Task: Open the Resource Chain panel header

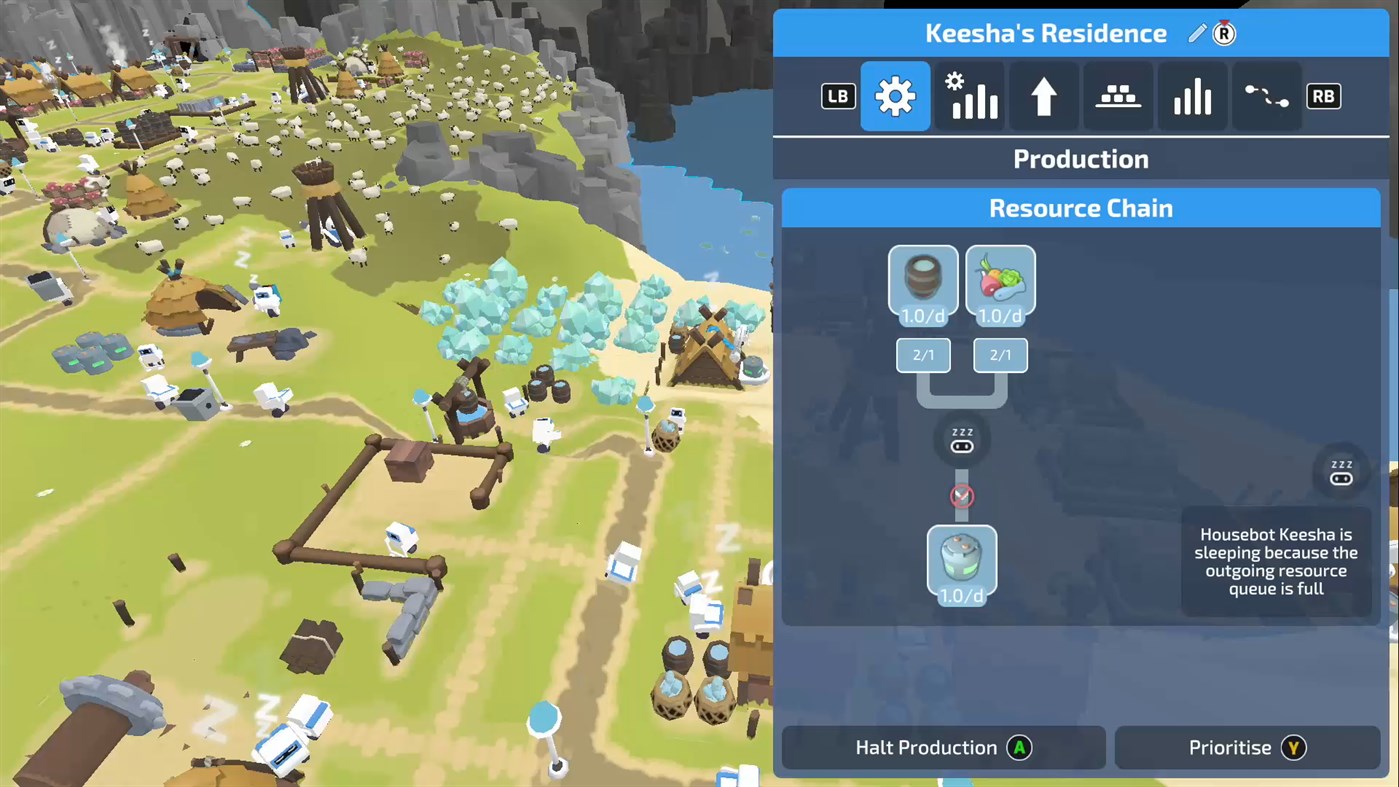Action: [1080, 207]
